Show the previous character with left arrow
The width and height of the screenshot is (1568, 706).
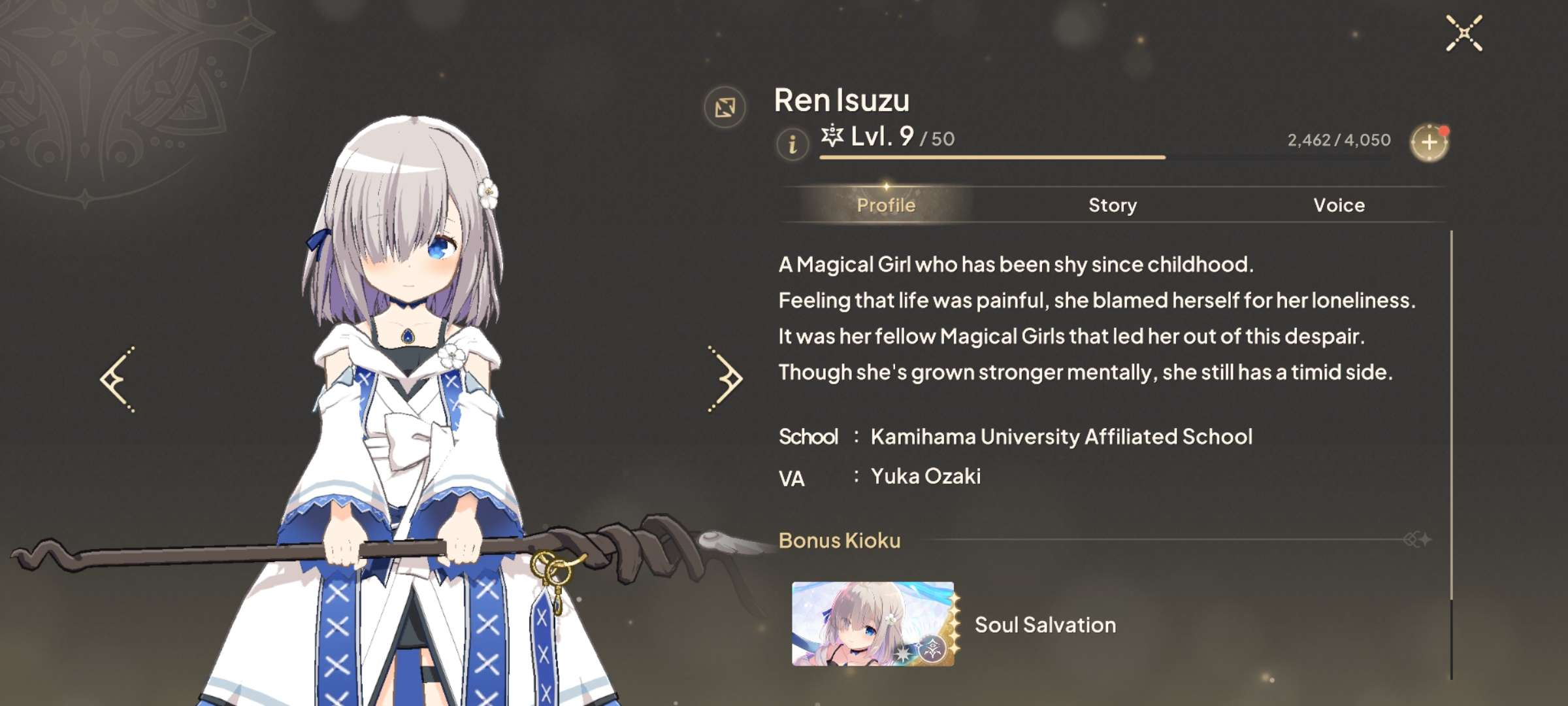(x=118, y=379)
